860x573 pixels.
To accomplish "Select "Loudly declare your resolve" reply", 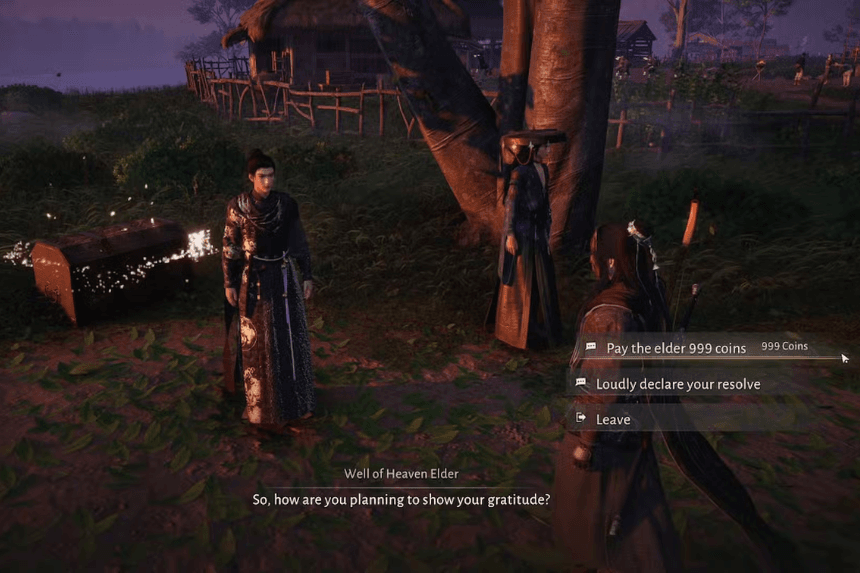I will 677,384.
